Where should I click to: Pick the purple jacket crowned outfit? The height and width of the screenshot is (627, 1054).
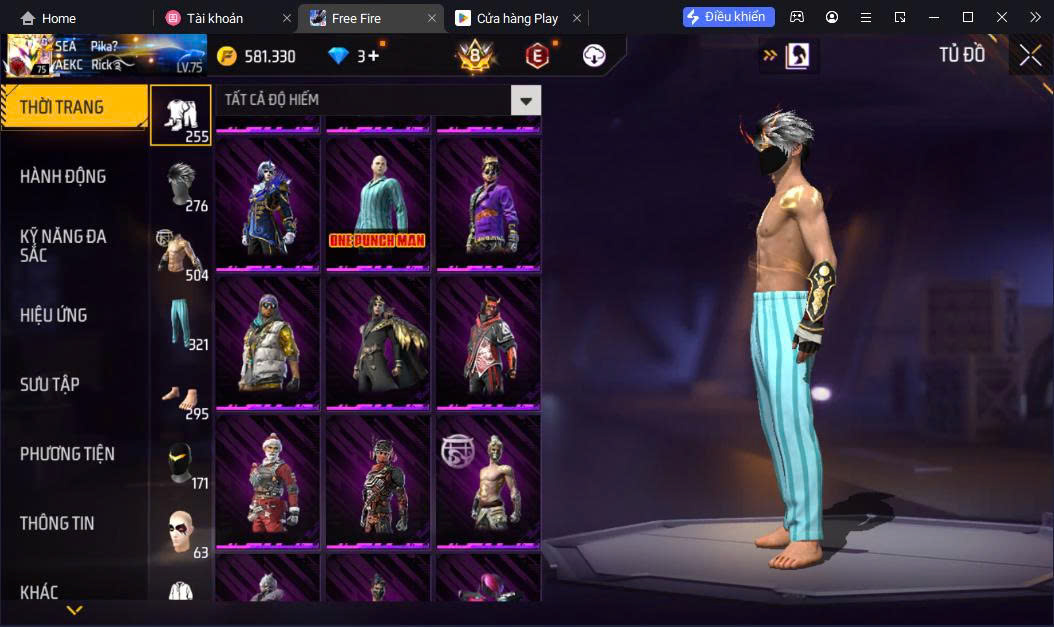(488, 205)
